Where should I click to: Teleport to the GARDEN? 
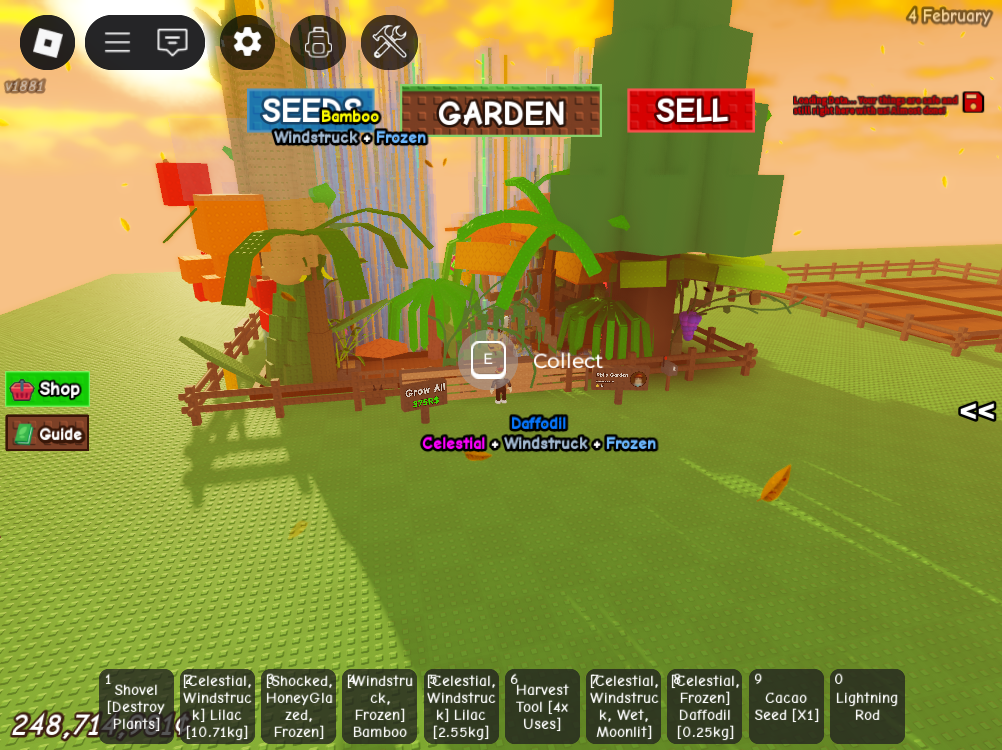click(x=501, y=111)
